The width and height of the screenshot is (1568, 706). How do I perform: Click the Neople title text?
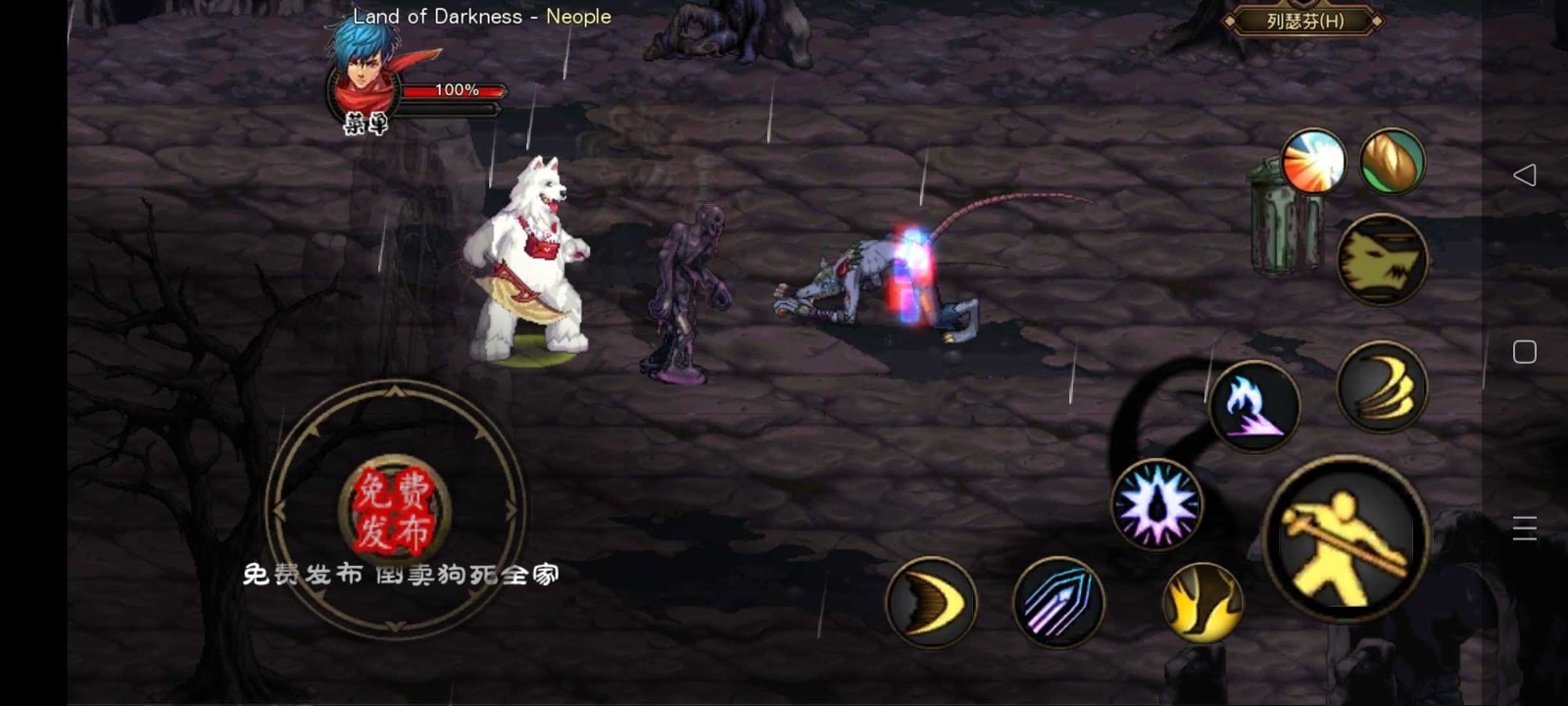click(x=580, y=16)
